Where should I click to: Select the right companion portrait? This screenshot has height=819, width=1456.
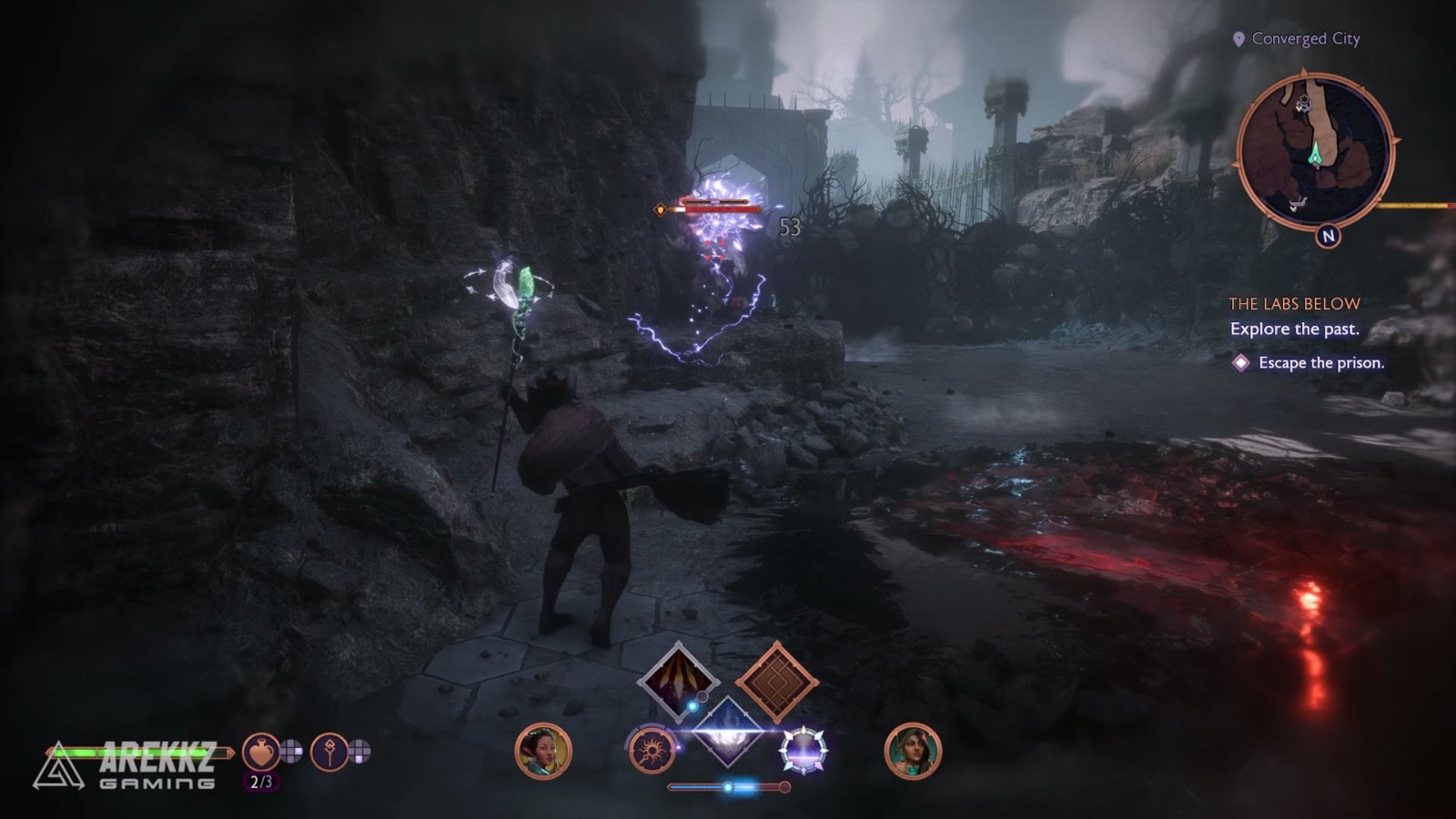pyautogui.click(x=913, y=752)
